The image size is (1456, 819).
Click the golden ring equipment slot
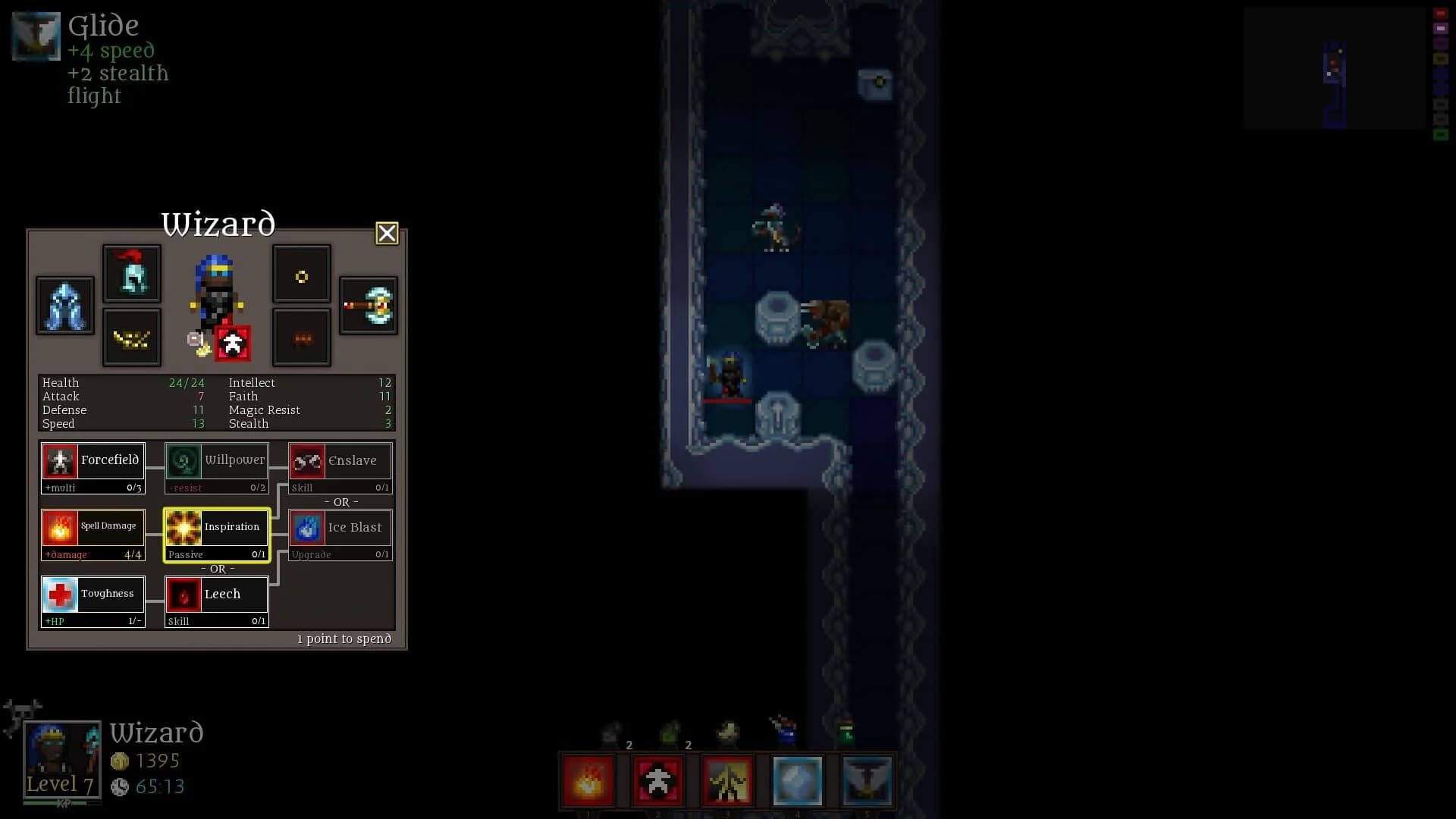[x=301, y=275]
